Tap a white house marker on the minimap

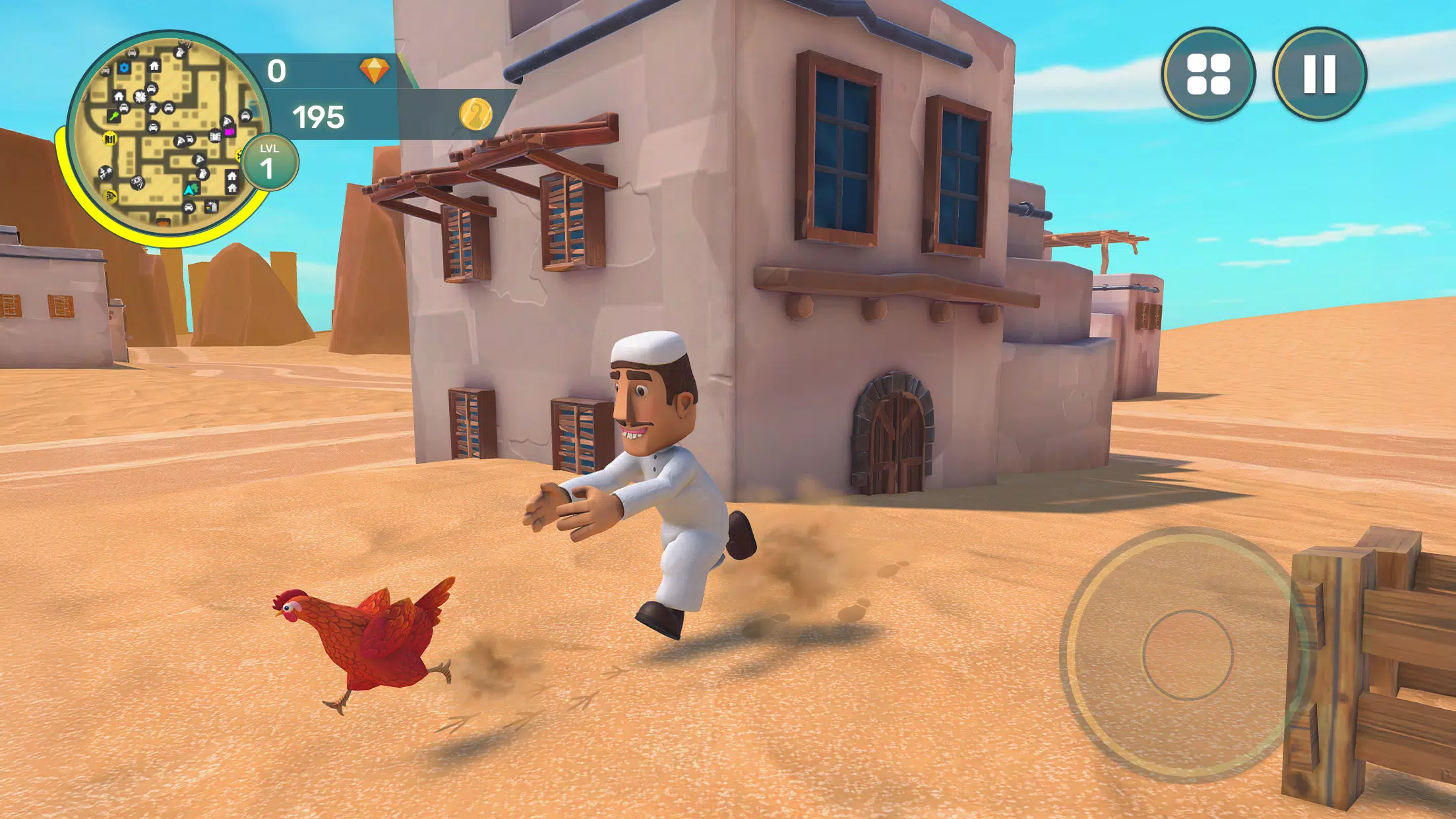coord(154,65)
